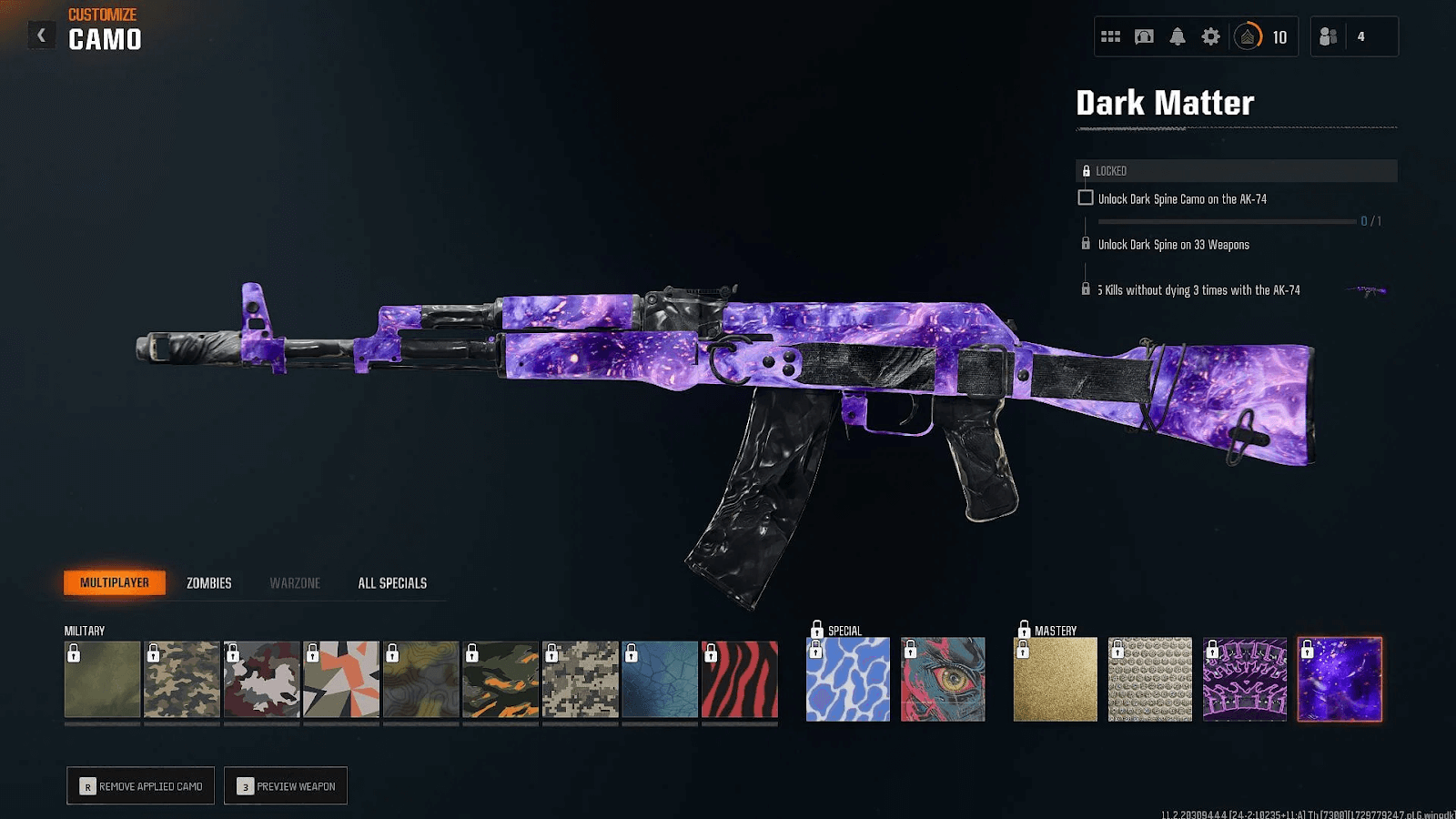The height and width of the screenshot is (819, 1456).
Task: Open settings with the gear icon
Action: point(1209,36)
